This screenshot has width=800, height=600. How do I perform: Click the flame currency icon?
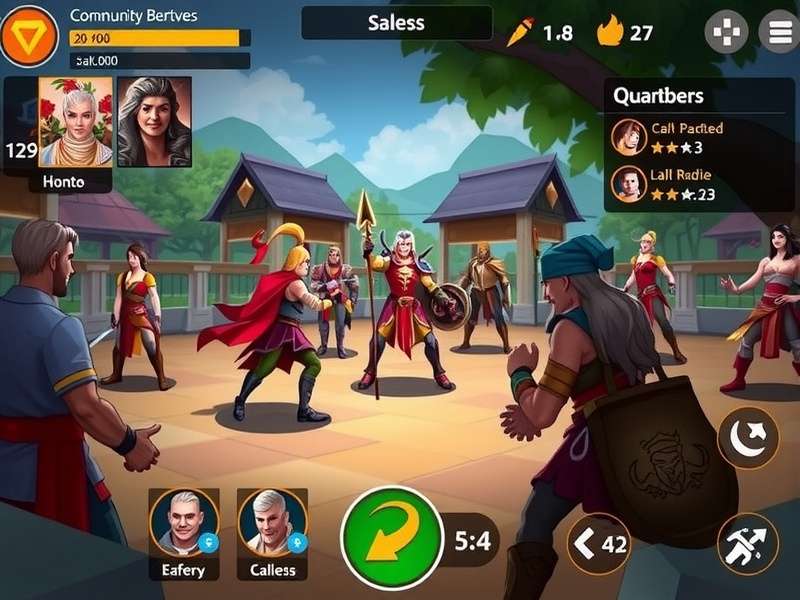coord(610,32)
